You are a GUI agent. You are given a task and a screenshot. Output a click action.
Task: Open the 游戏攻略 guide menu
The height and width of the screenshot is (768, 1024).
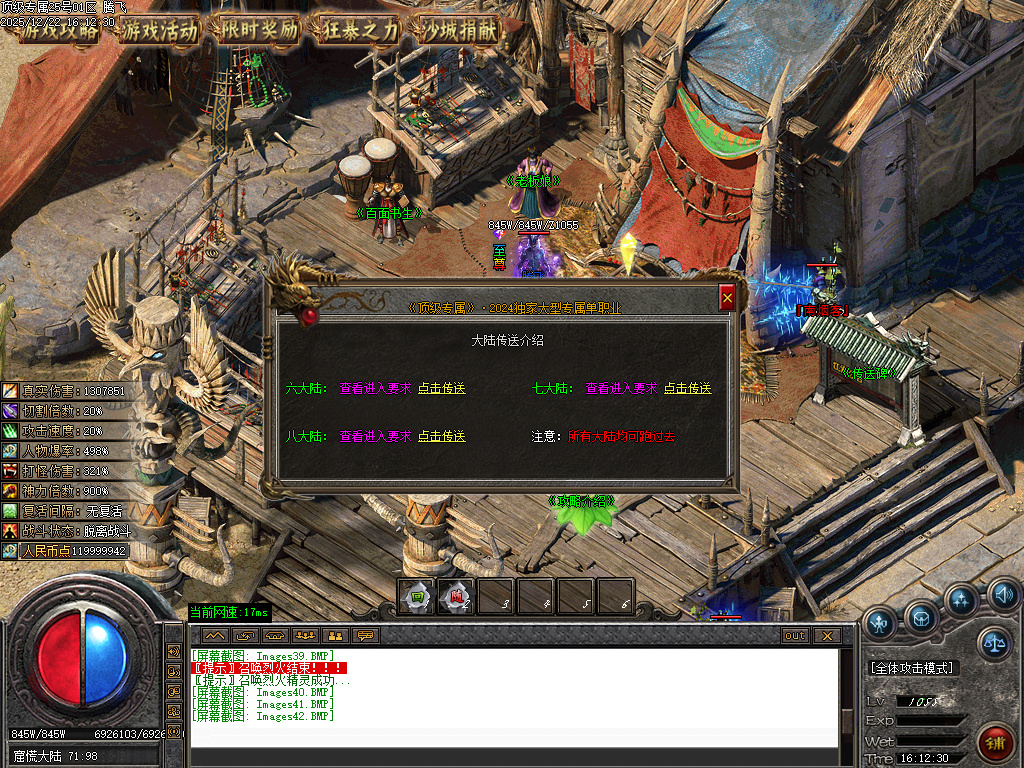pos(60,30)
